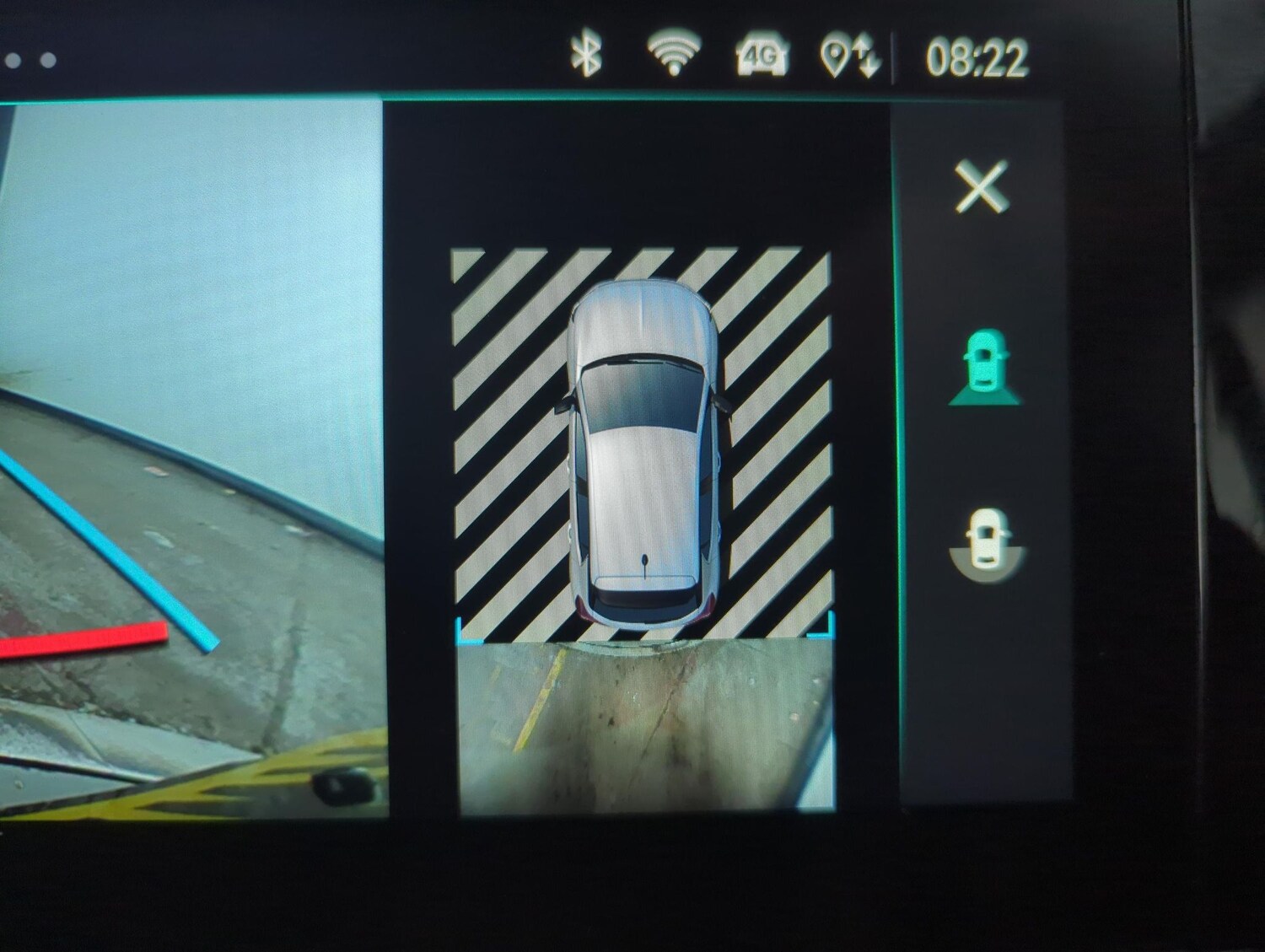Select the green rear view camera mode

point(985,368)
